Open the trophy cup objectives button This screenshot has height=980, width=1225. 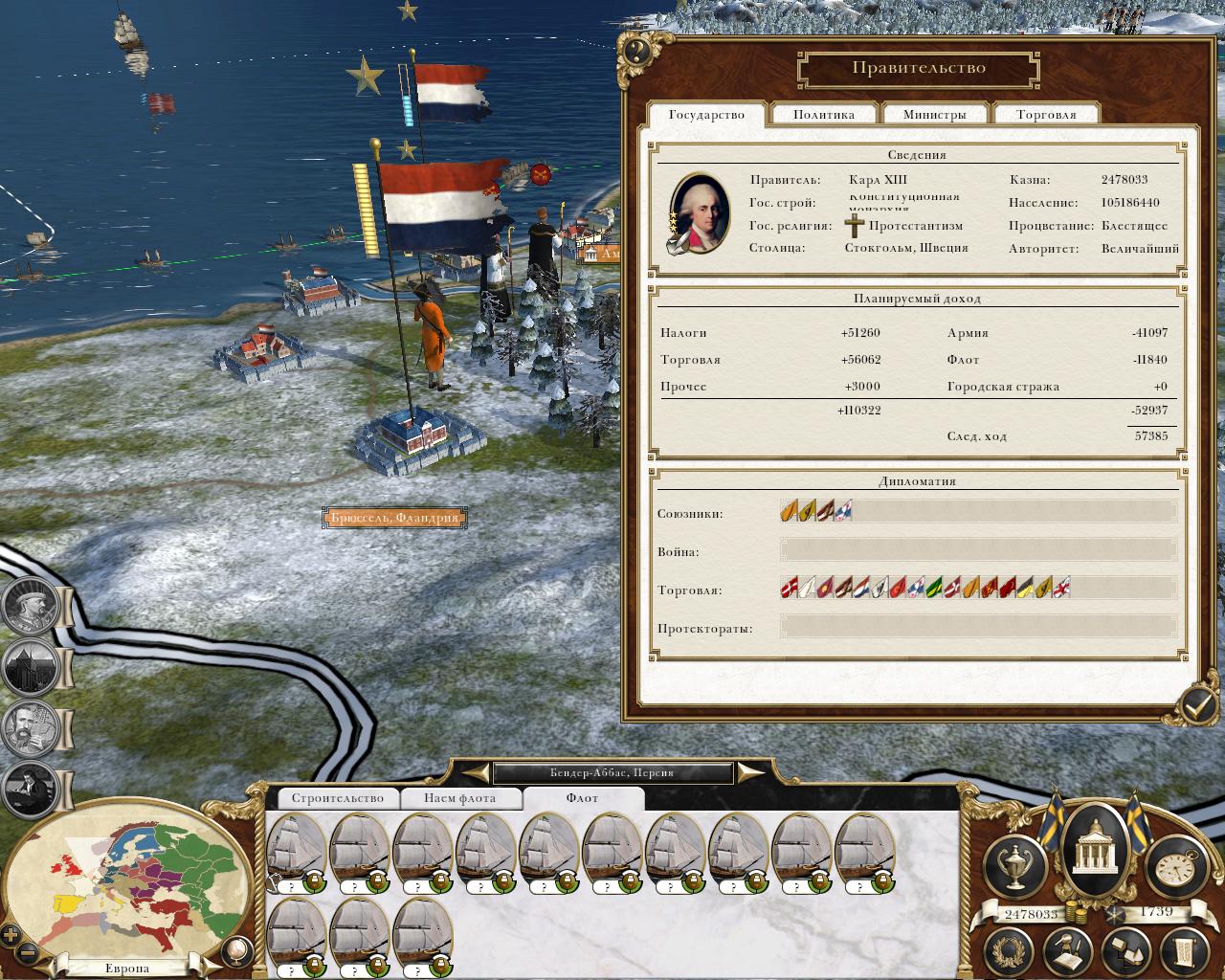tap(1013, 865)
